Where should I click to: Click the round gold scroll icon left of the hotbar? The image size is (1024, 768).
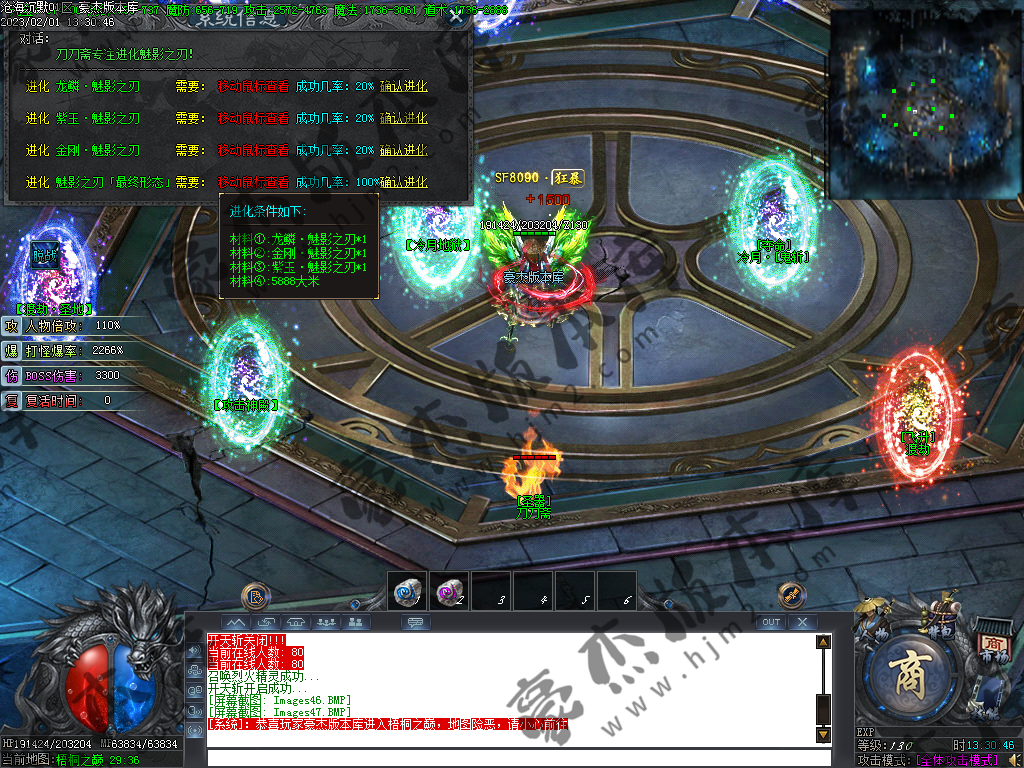[x=255, y=596]
